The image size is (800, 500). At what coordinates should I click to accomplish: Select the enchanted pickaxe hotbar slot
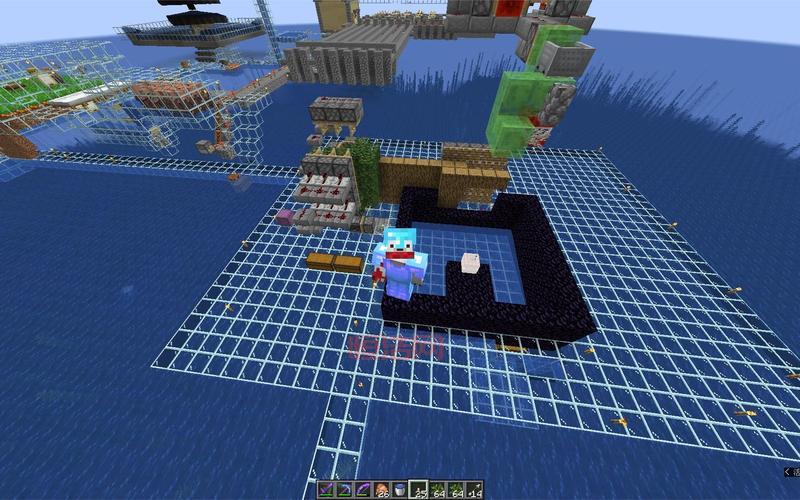(x=345, y=490)
